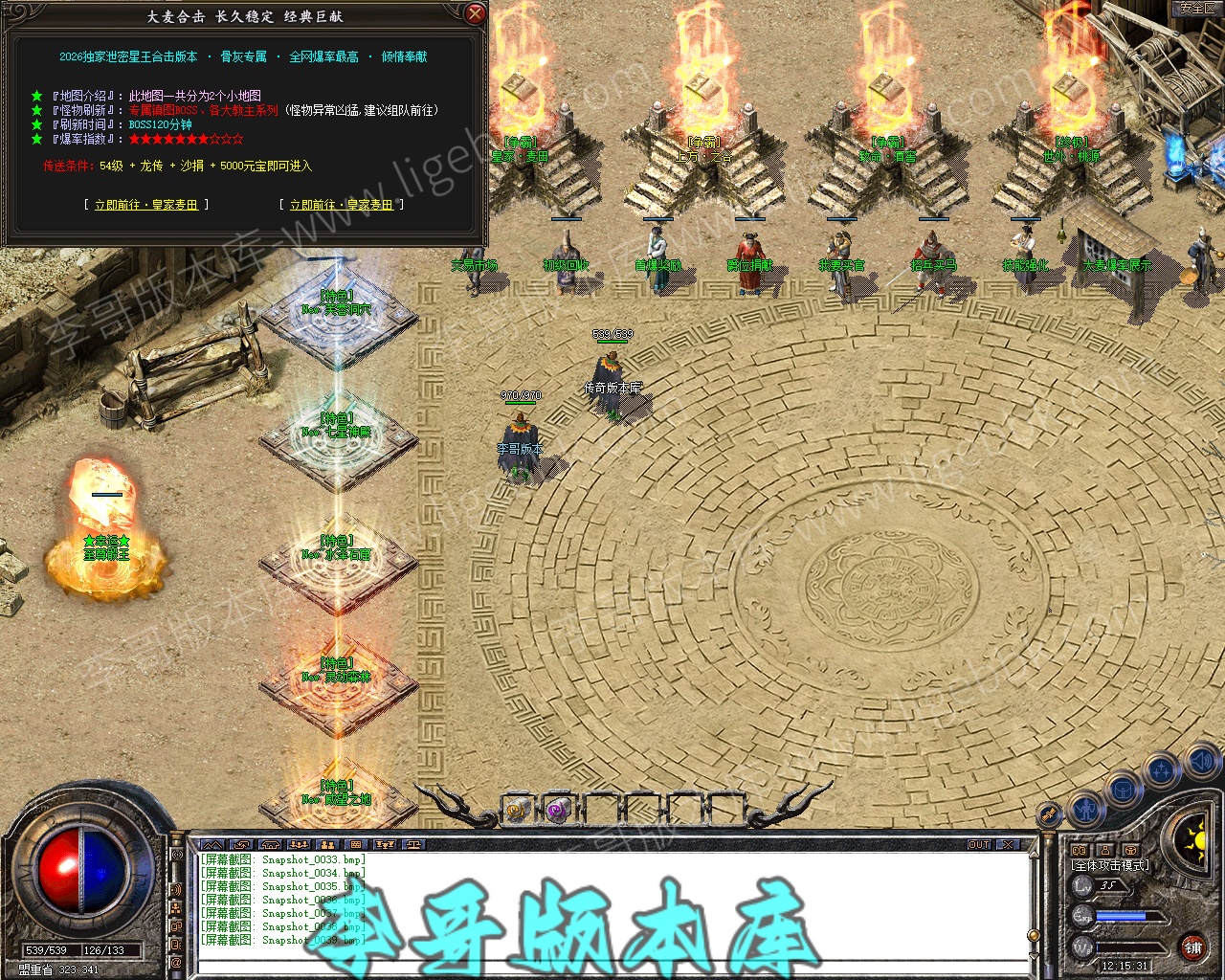The image size is (1225, 980).
Task: Toggle the sound speaker icon
Action: point(1201,762)
